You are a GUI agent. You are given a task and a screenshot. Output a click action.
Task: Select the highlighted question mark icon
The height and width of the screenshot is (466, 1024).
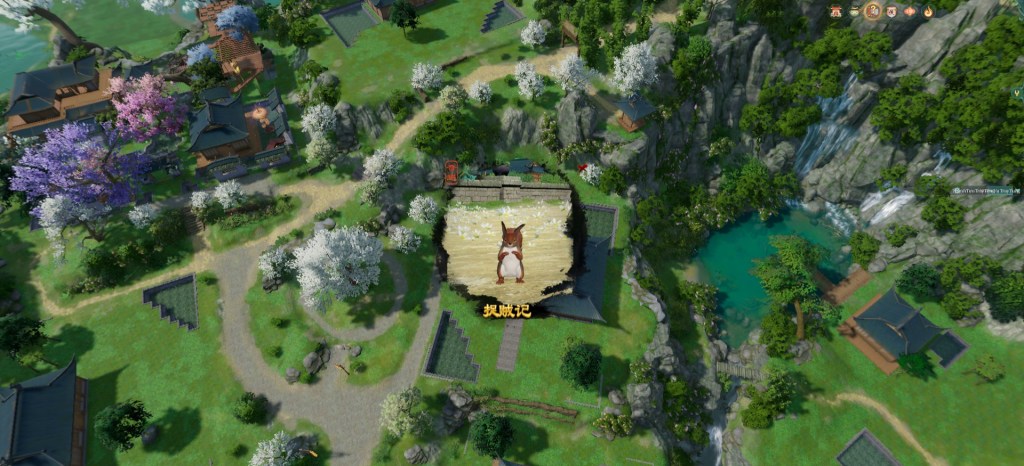tap(873, 11)
